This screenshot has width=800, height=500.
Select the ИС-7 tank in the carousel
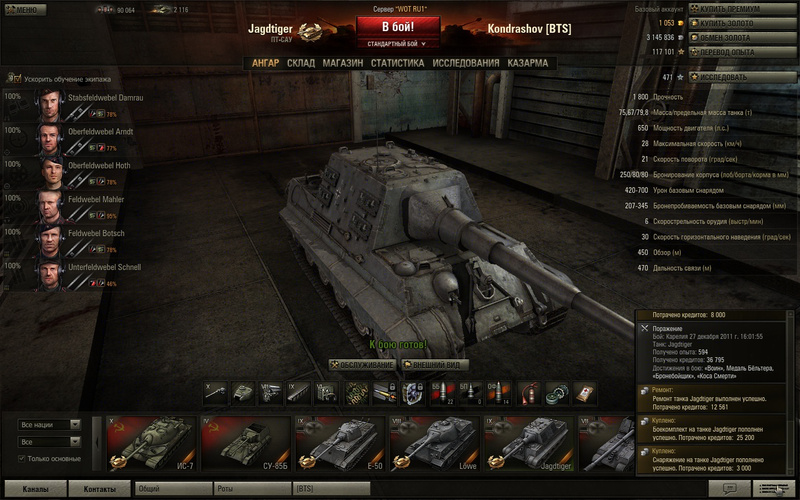[x=150, y=443]
